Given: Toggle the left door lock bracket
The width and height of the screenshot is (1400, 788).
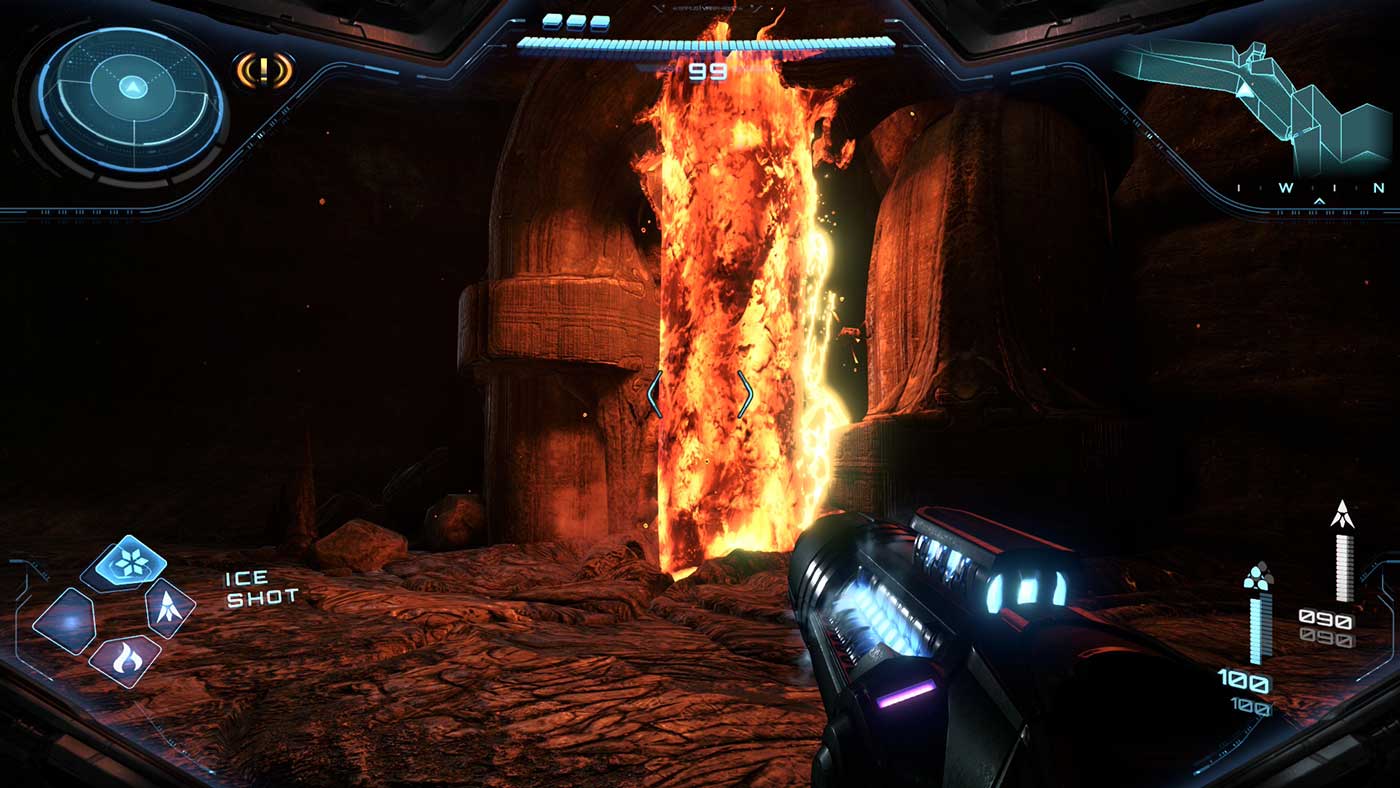Looking at the screenshot, I should tap(655, 394).
